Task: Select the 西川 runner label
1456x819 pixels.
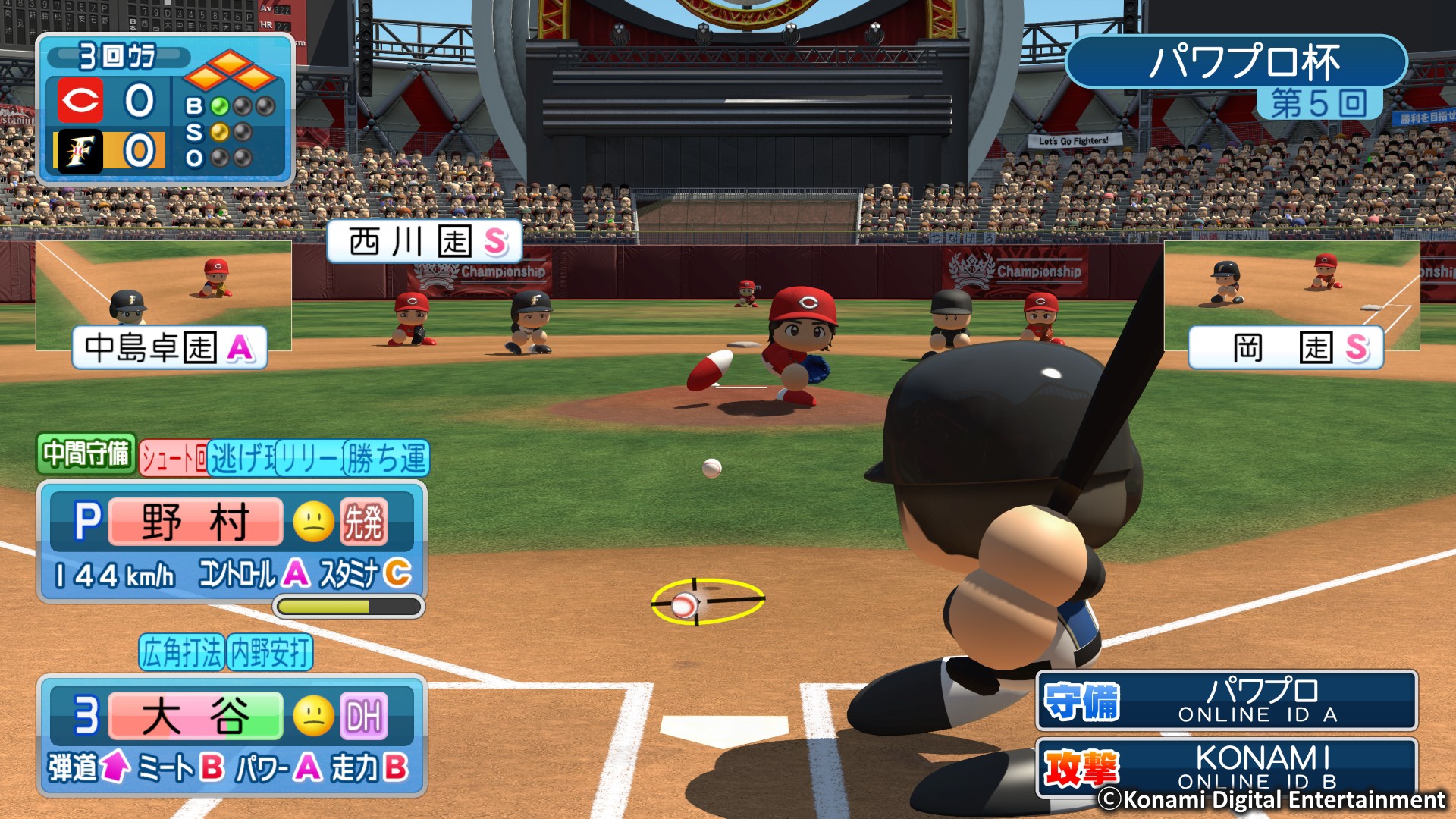Action: tap(425, 242)
